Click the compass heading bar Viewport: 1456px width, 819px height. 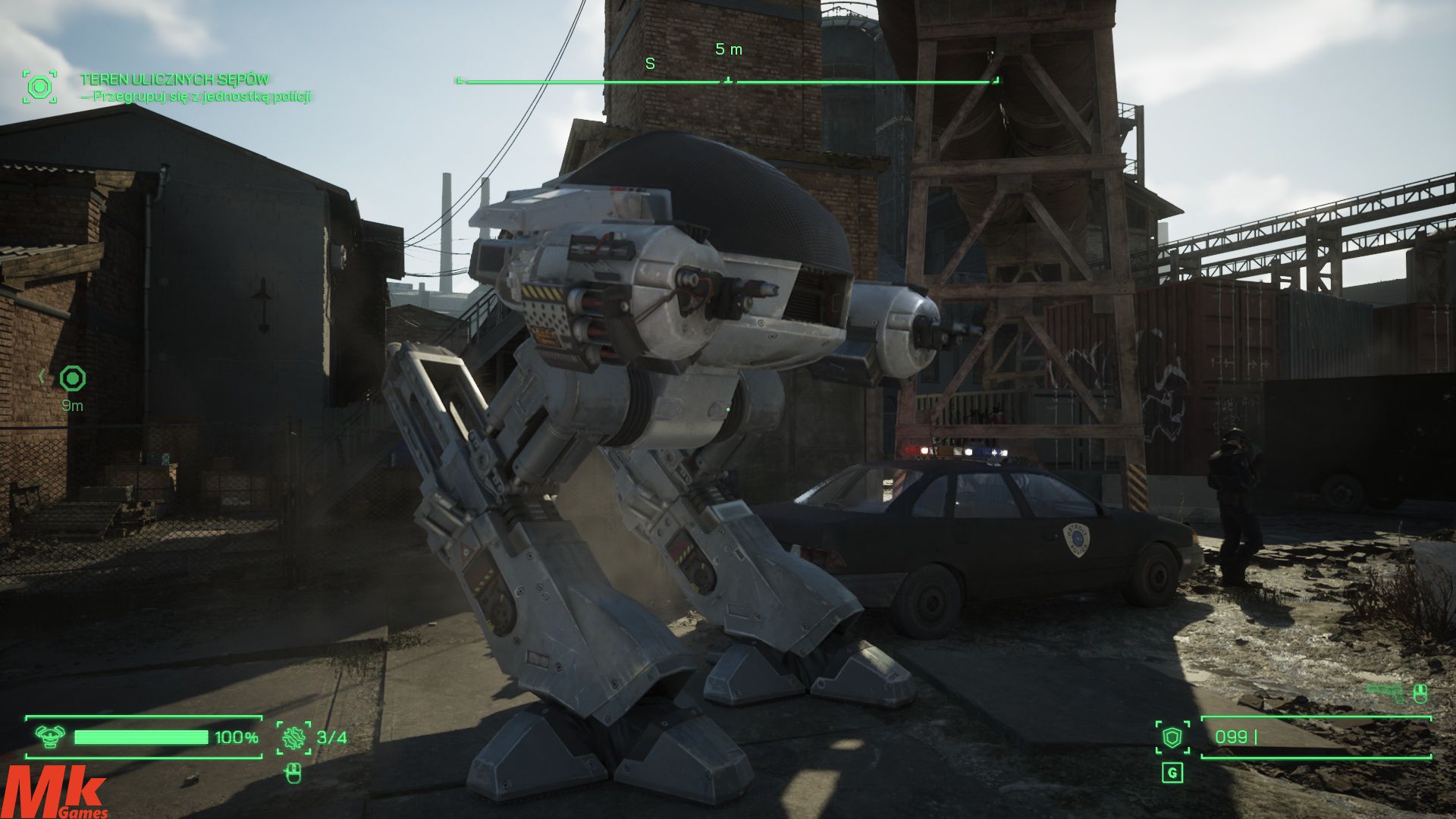pos(728,80)
